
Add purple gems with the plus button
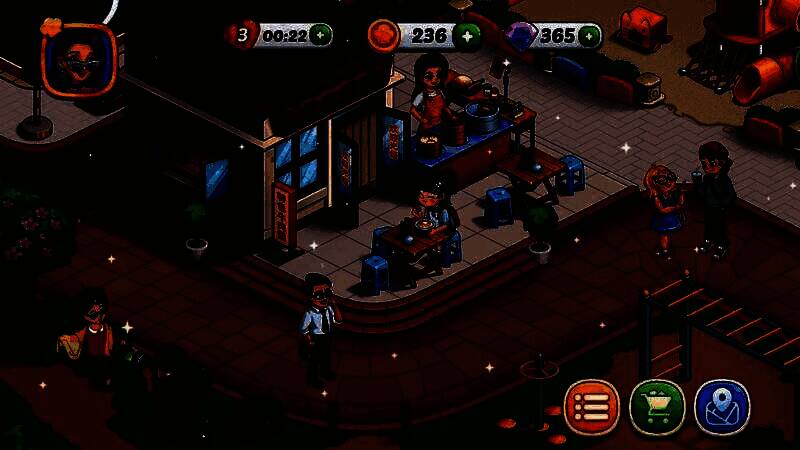pos(590,36)
